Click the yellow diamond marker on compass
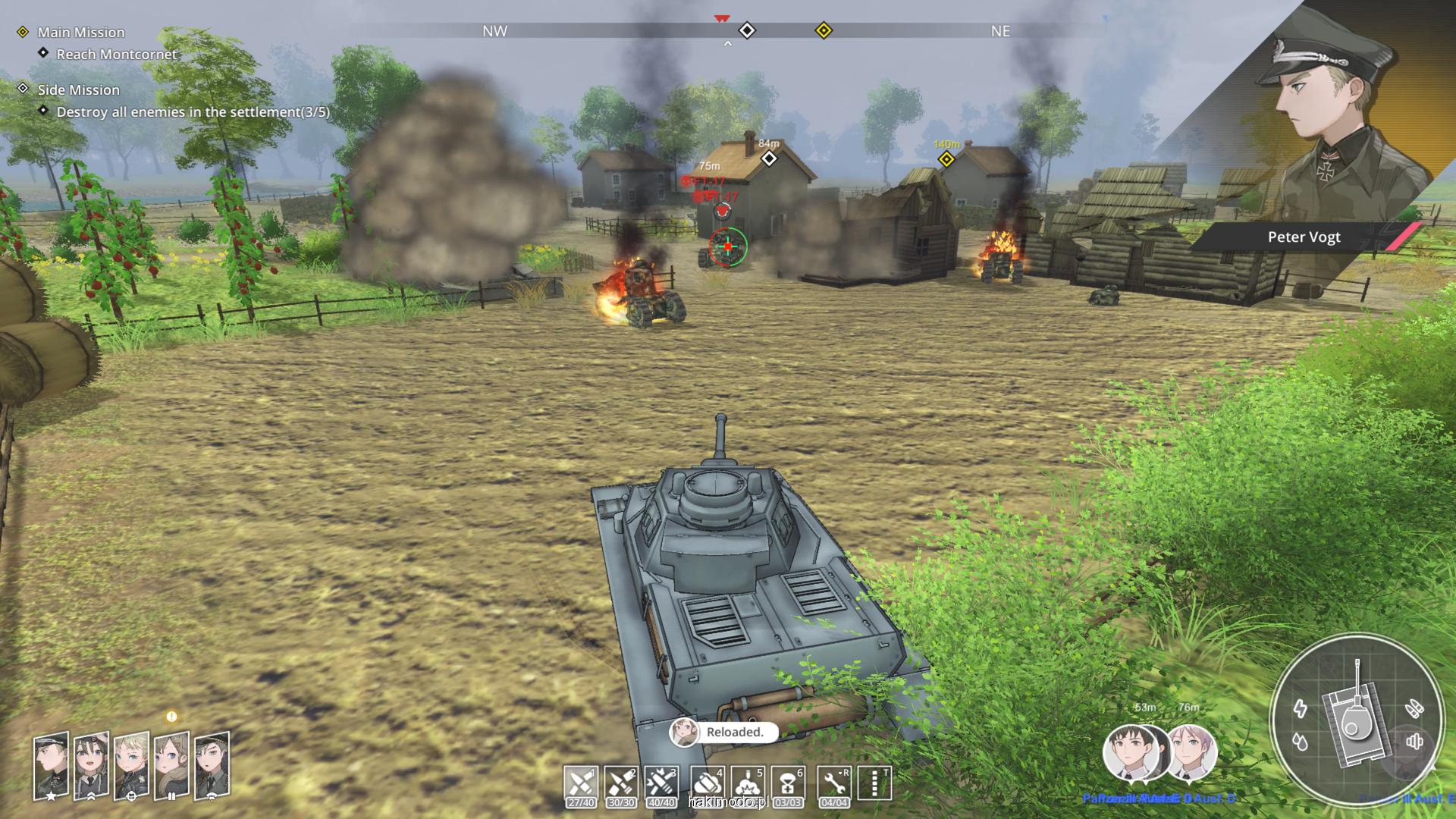The height and width of the screenshot is (819, 1456). tap(824, 31)
